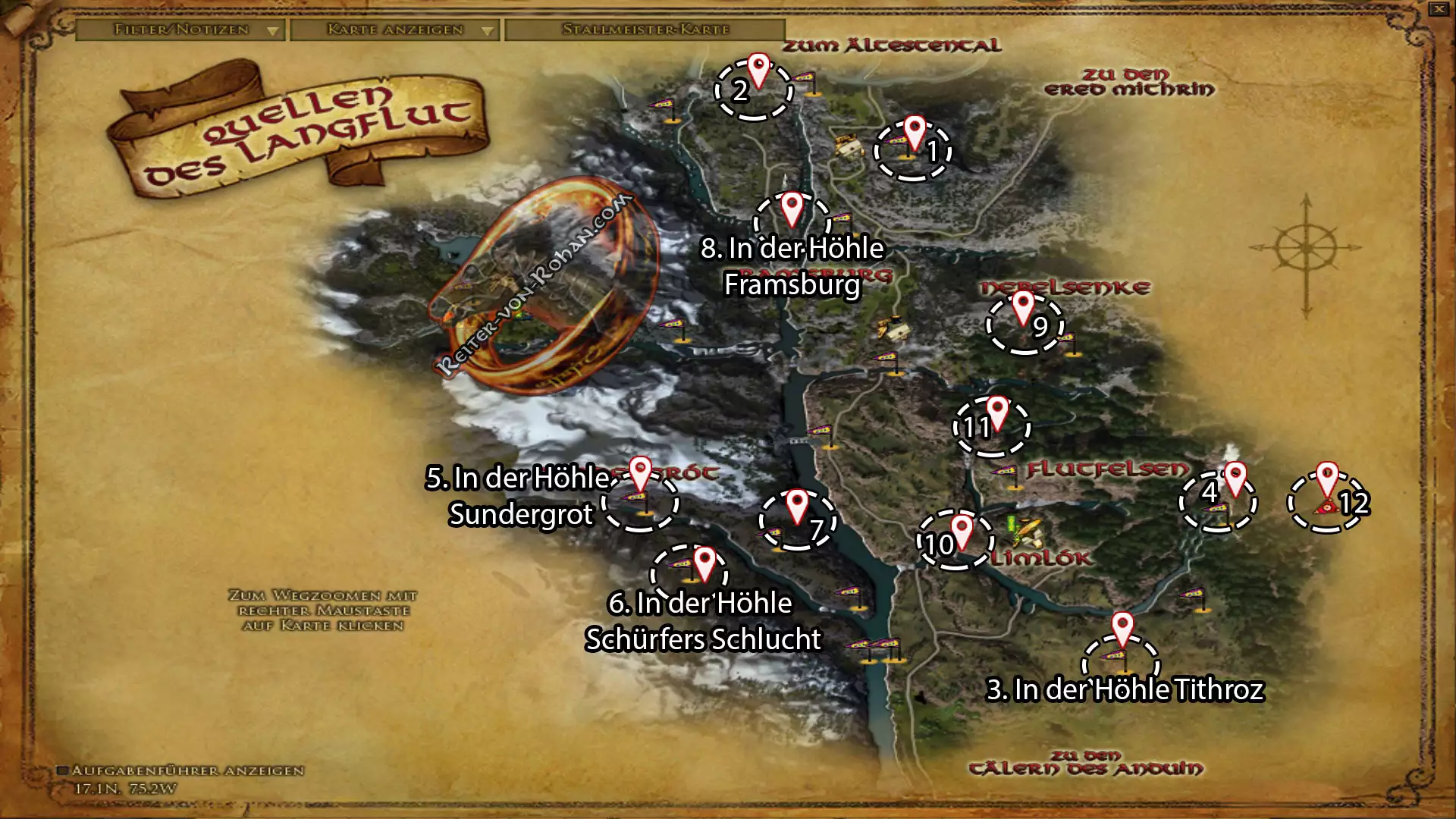Open the Filter/Notizen dropdown
1456x819 pixels.
(180, 30)
